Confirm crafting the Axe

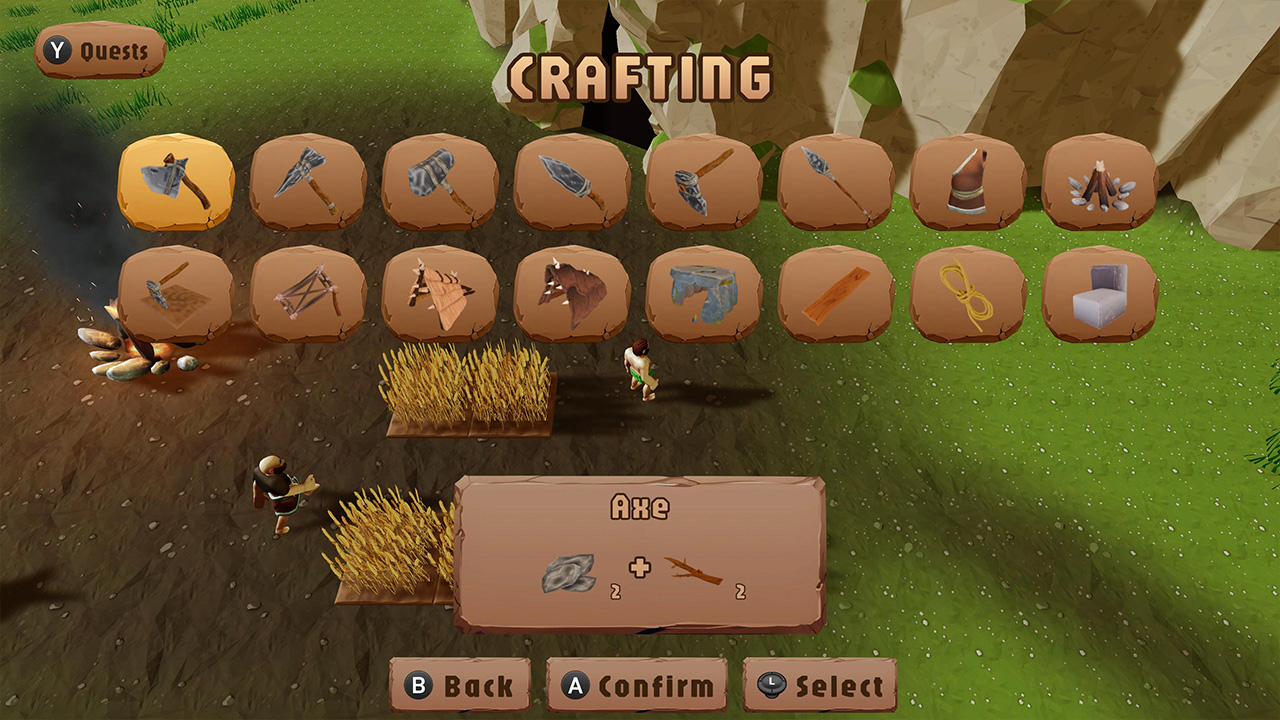(637, 687)
